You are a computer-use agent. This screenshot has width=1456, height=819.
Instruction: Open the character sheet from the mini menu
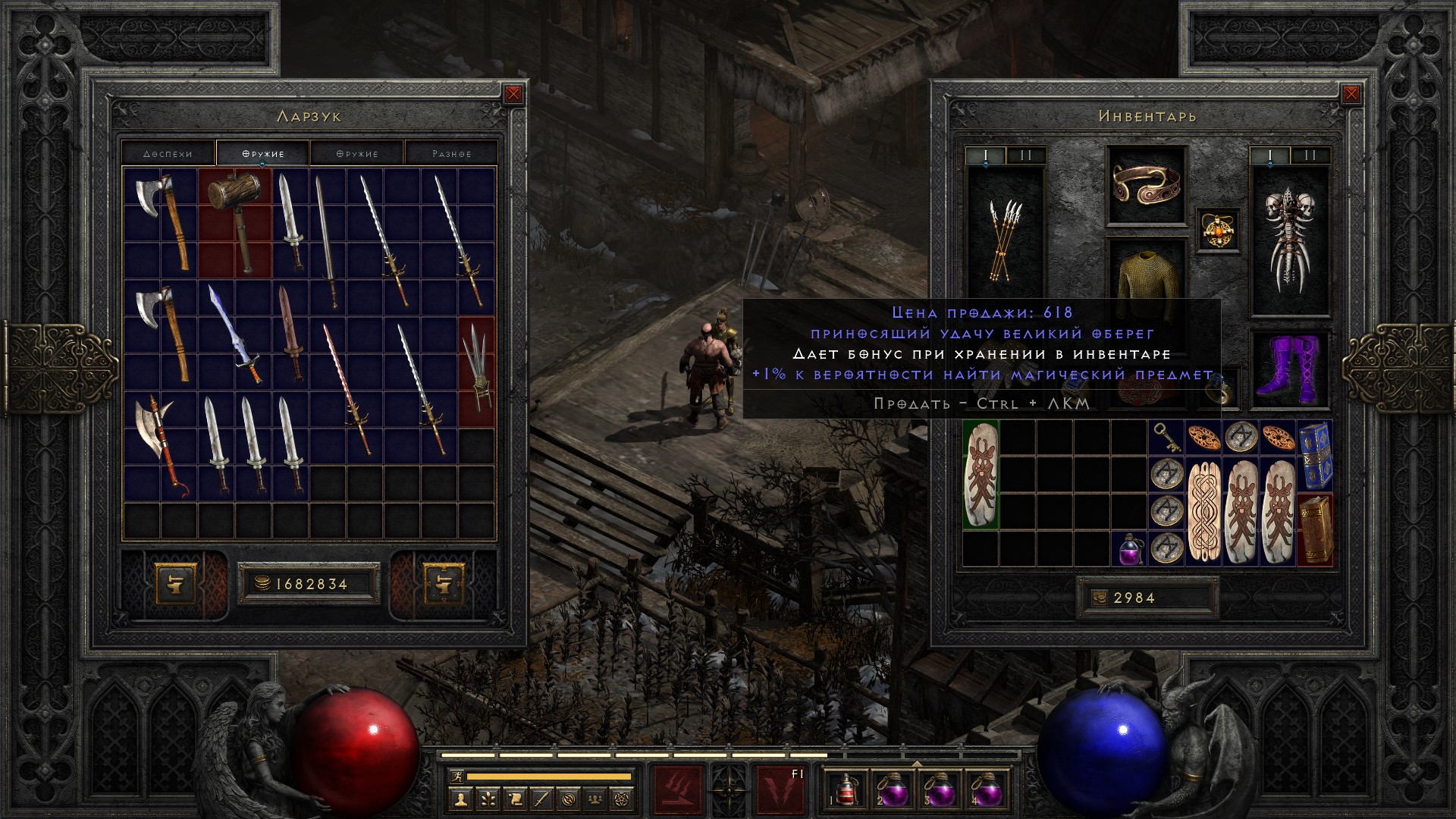pyautogui.click(x=461, y=799)
